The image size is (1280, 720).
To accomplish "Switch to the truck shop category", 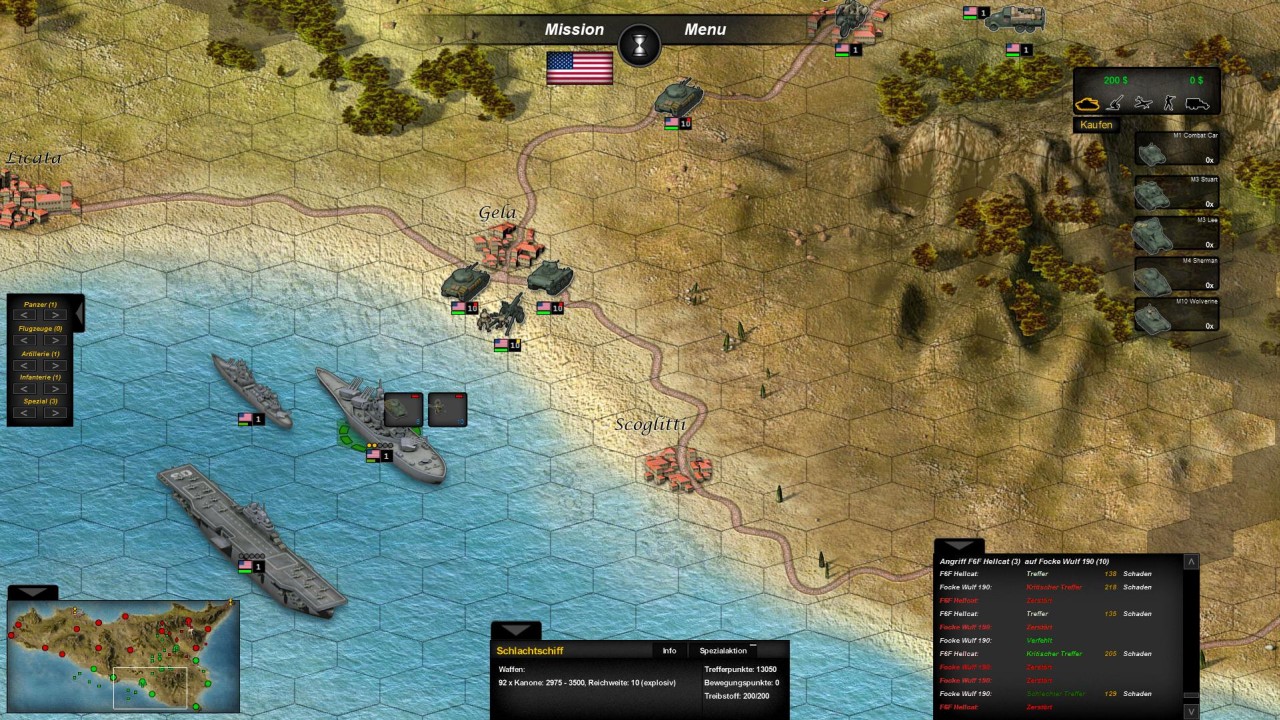I will pyautogui.click(x=1197, y=103).
